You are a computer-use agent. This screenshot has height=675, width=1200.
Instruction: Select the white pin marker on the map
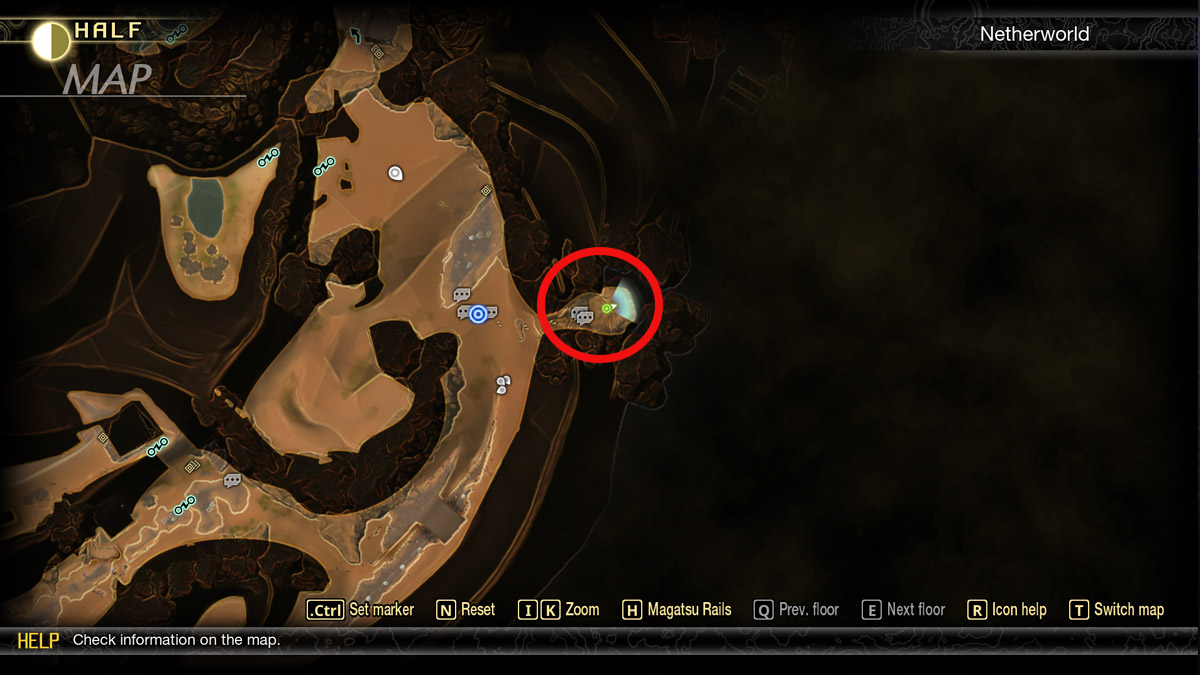click(395, 173)
